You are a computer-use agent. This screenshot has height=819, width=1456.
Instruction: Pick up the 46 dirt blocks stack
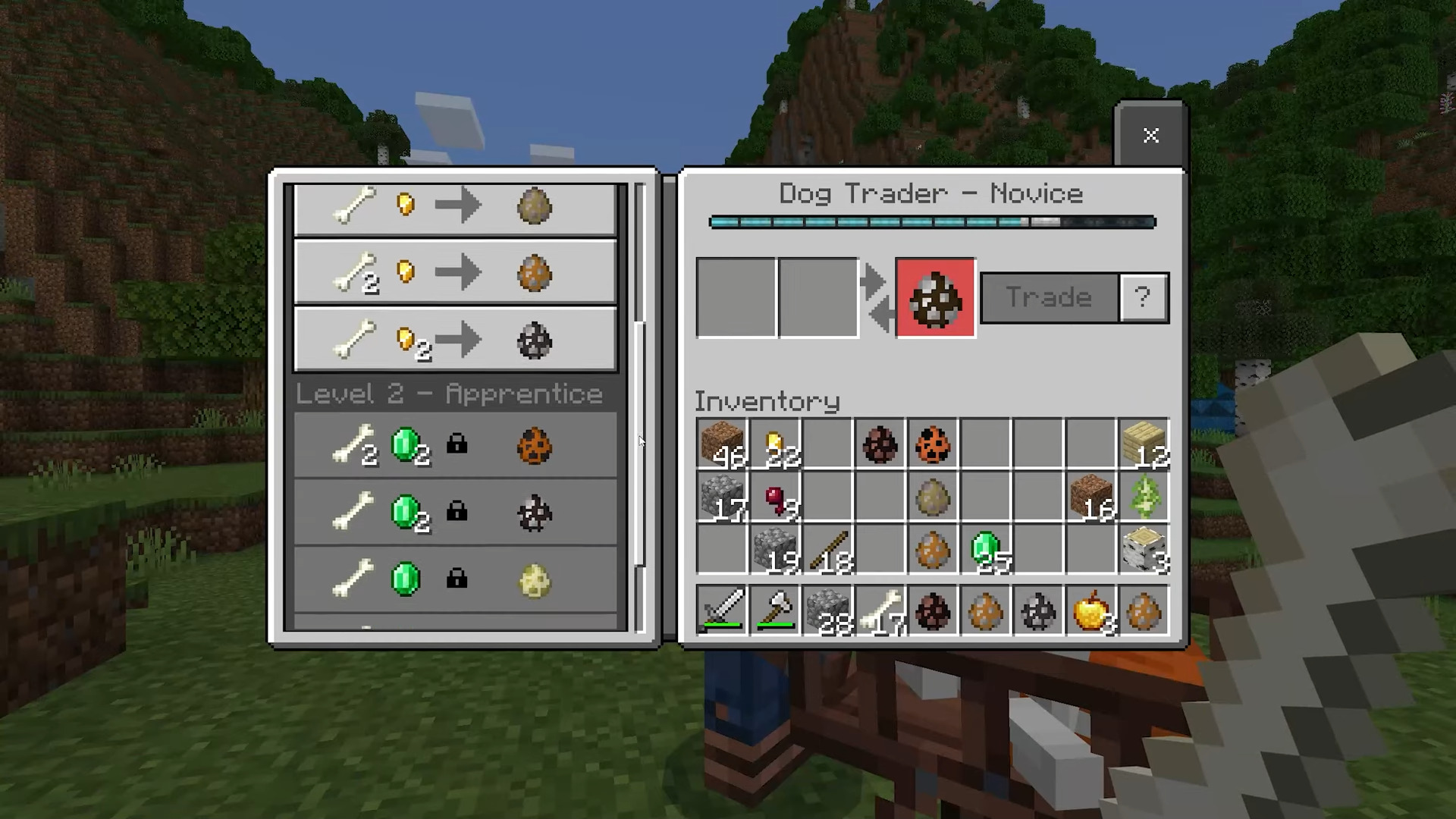(722, 445)
